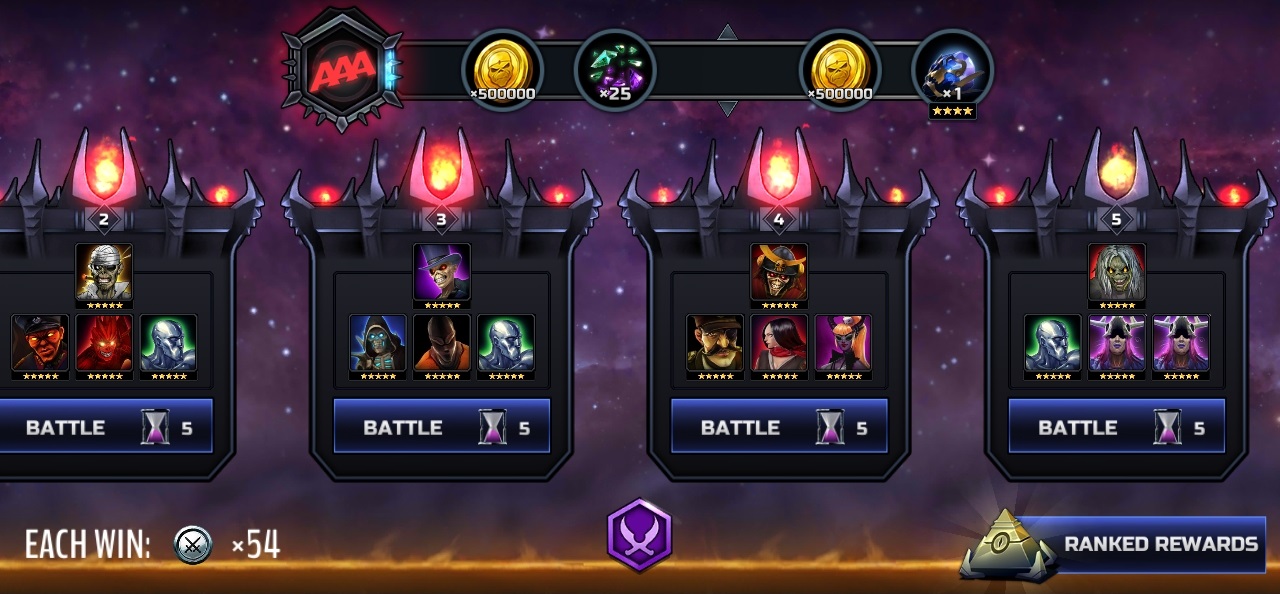Viewport: 1280px width, 594px height.
Task: Select the hooded blue character in opponent 3's team
Action: (x=378, y=343)
